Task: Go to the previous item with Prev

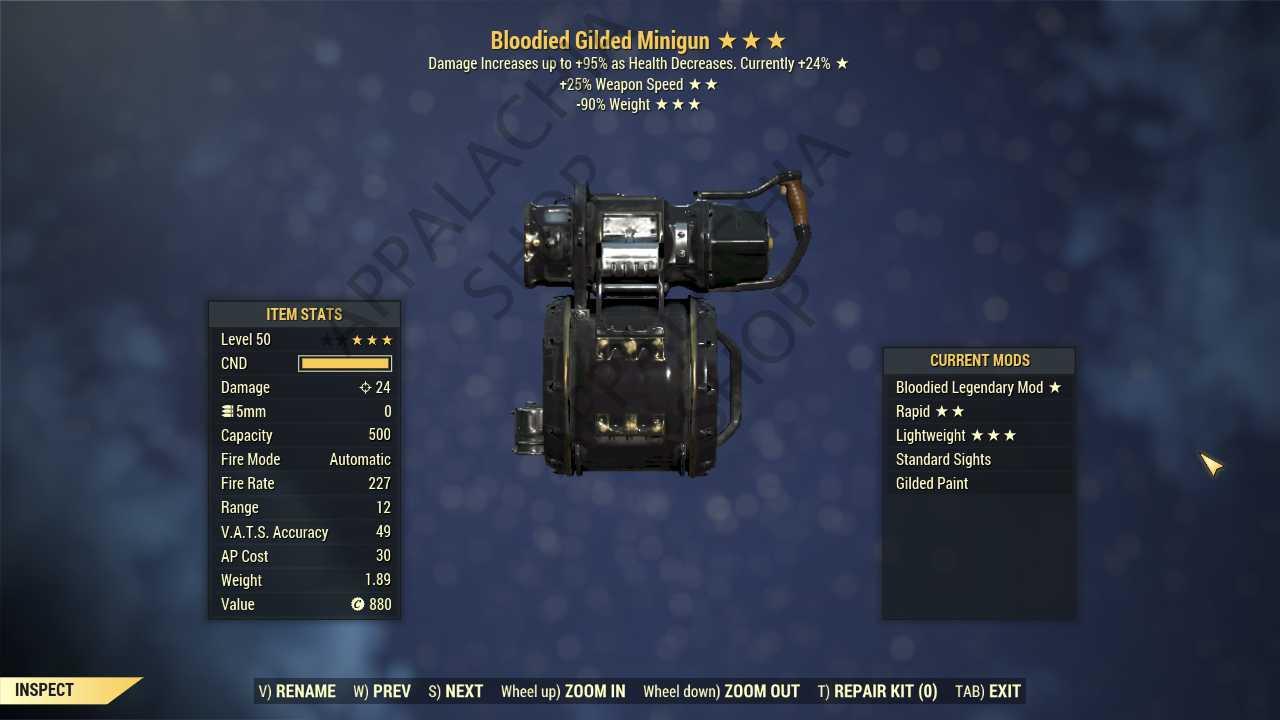Action: click(382, 691)
